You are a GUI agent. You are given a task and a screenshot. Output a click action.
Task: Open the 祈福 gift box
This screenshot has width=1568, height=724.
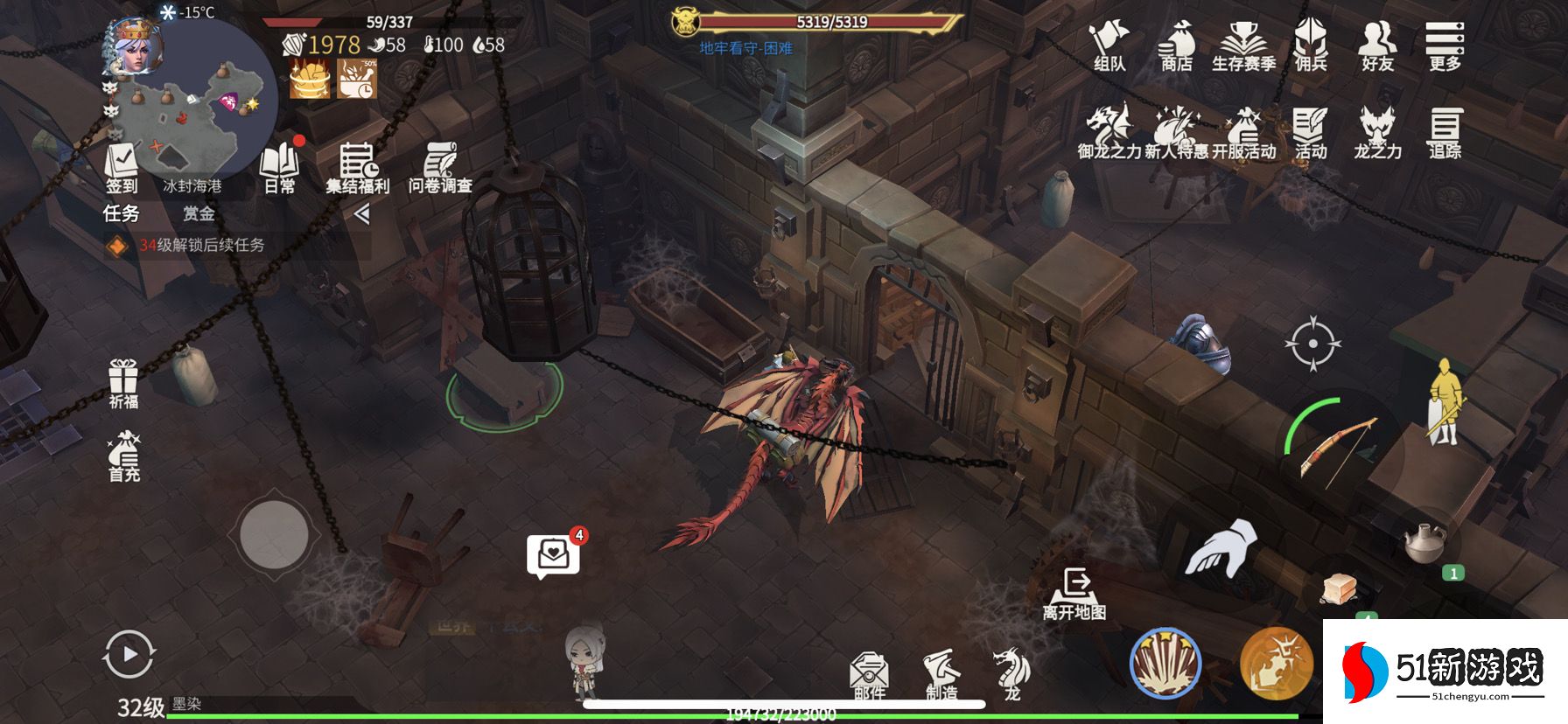123,384
